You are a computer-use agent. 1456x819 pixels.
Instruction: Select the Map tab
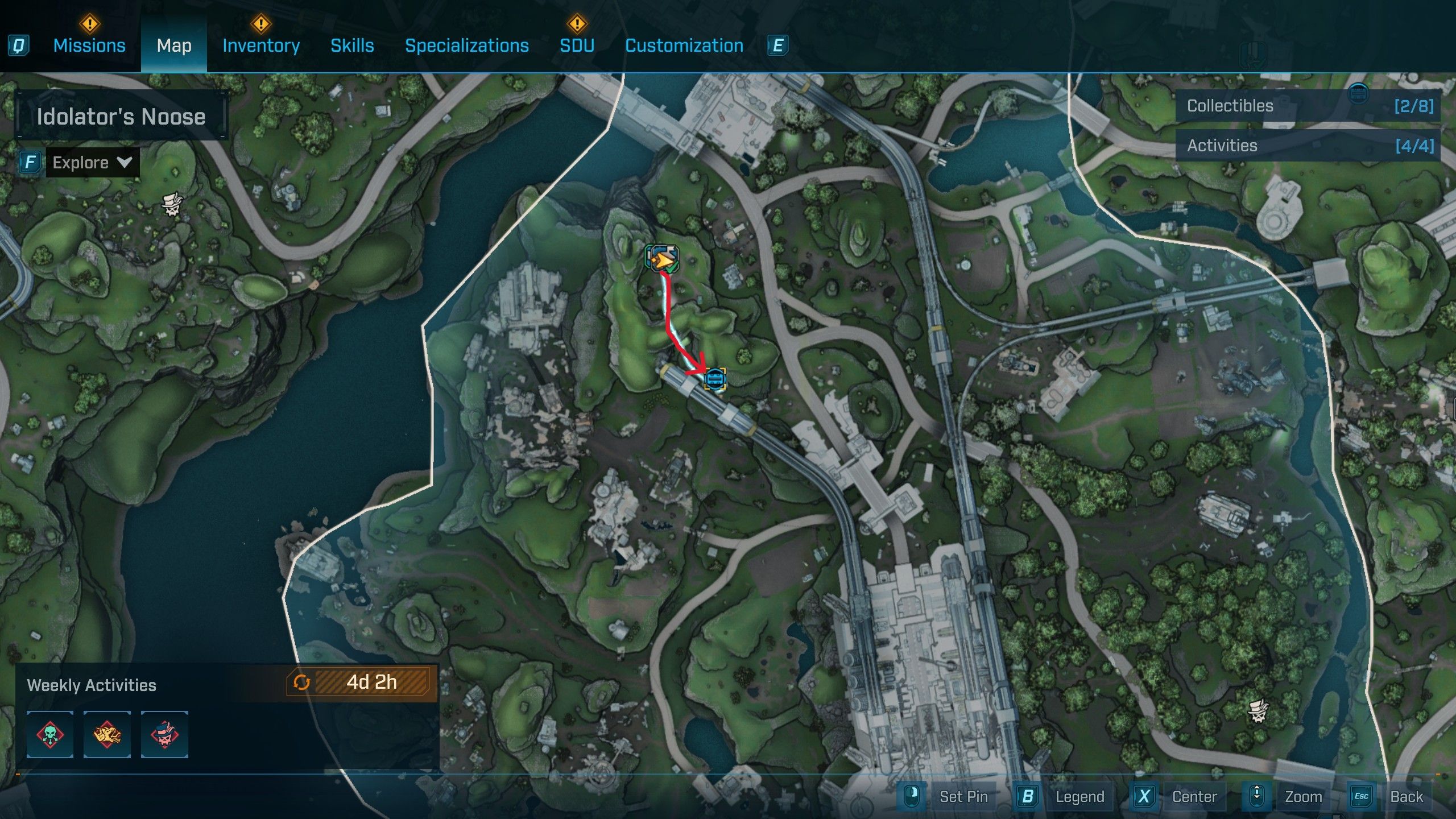click(174, 45)
